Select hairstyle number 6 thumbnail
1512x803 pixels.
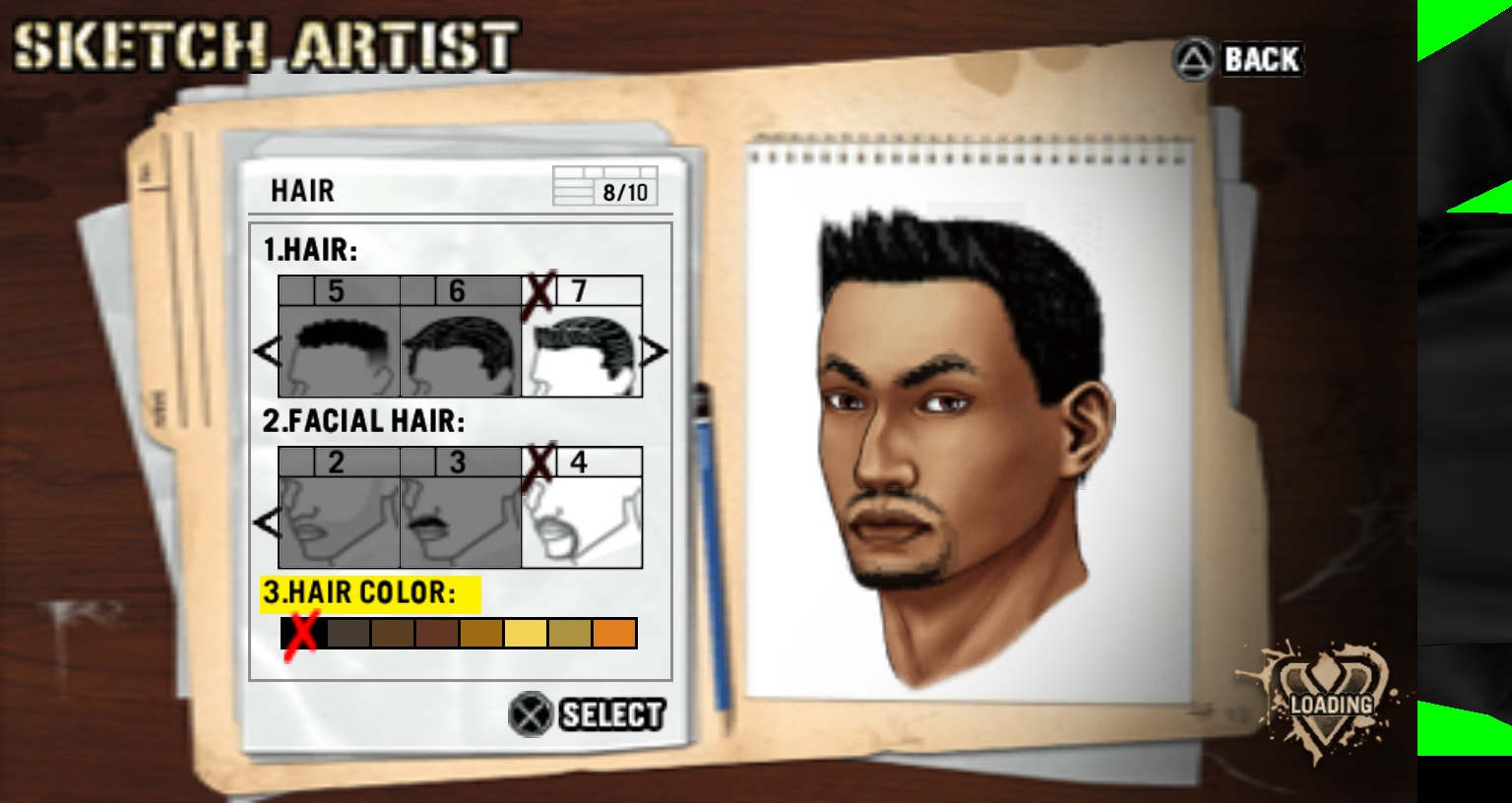(460, 351)
